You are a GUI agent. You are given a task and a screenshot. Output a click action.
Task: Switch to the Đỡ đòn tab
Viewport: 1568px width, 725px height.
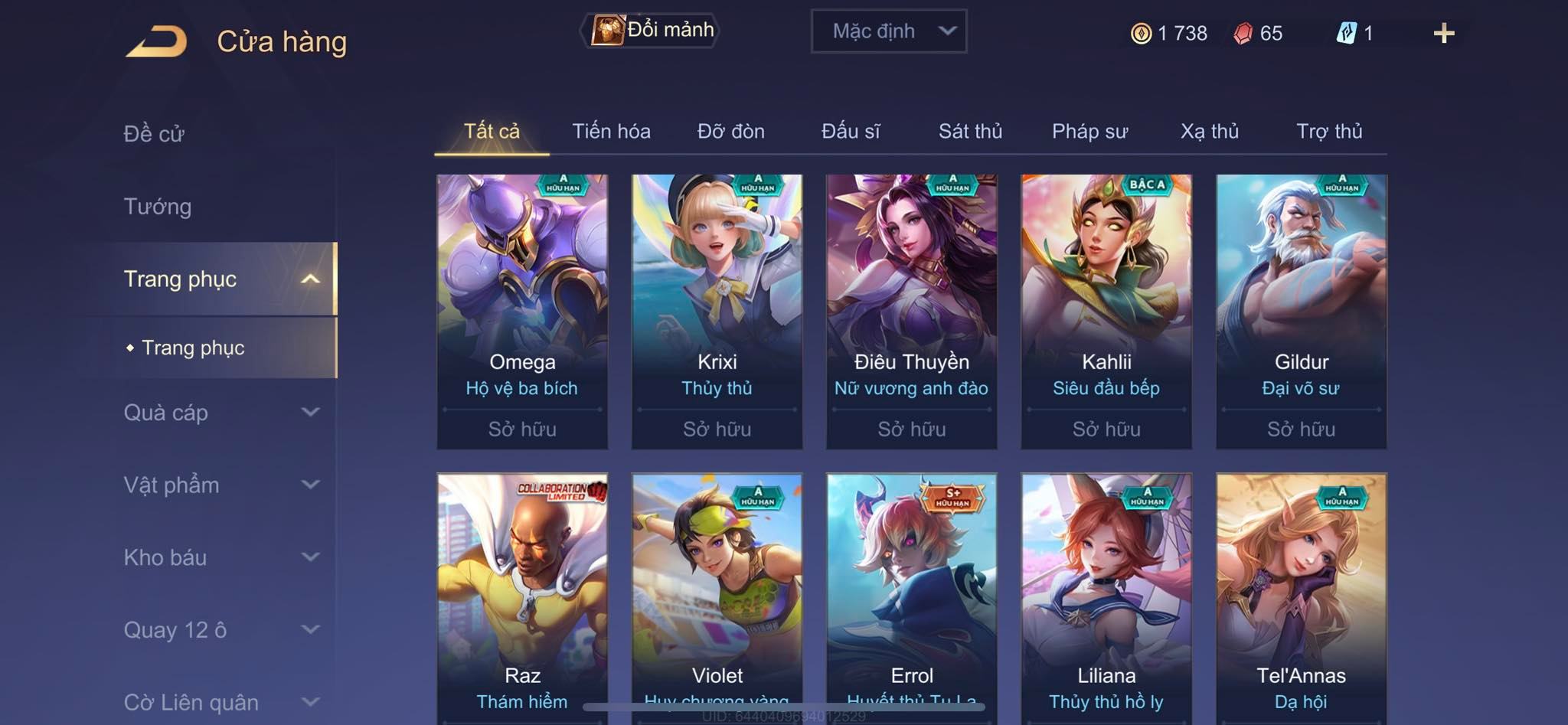[730, 132]
